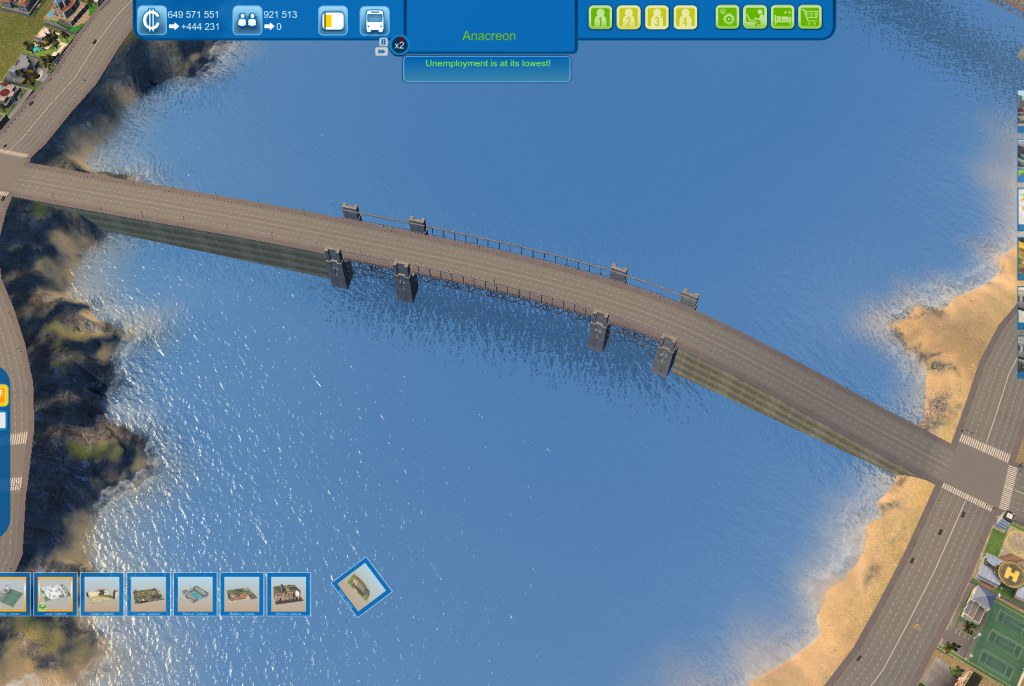Open the green shopping cart icon
Screen dimensions: 1024x686
click(x=810, y=17)
